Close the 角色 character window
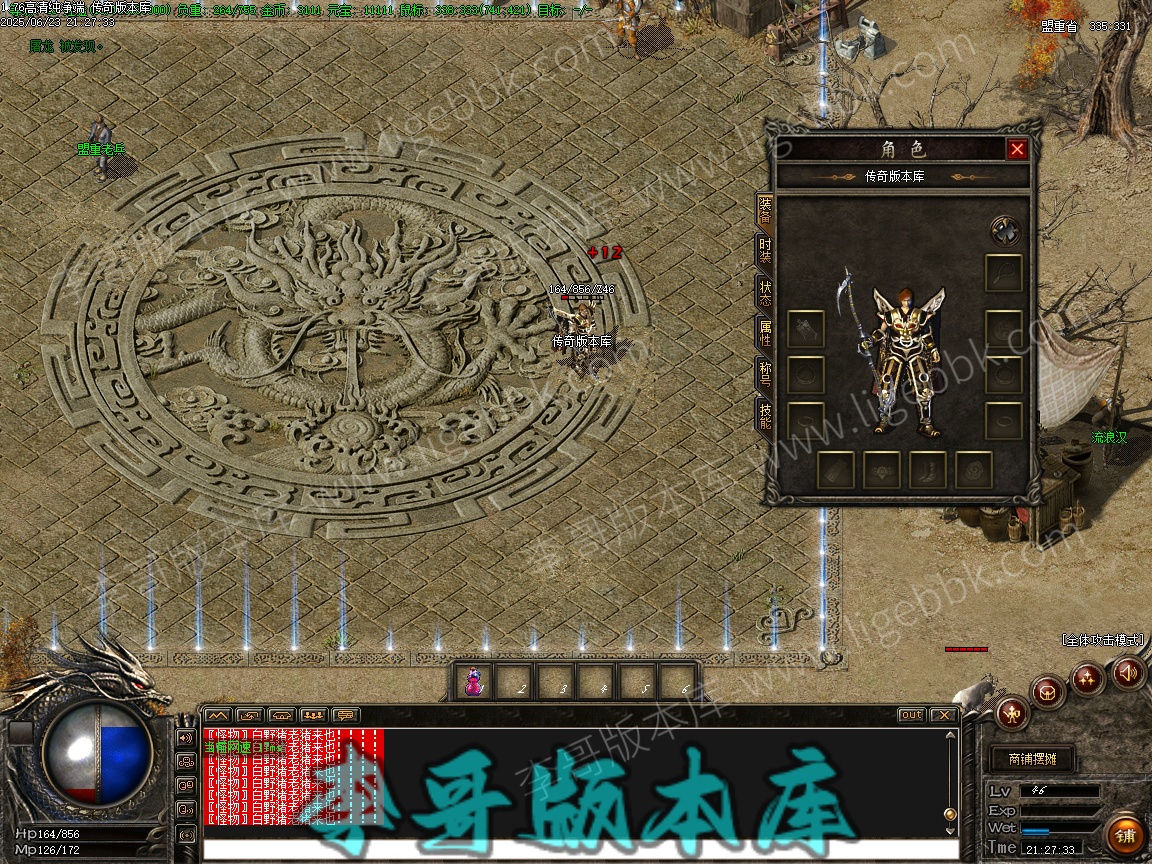This screenshot has width=1152, height=864. tap(1017, 149)
